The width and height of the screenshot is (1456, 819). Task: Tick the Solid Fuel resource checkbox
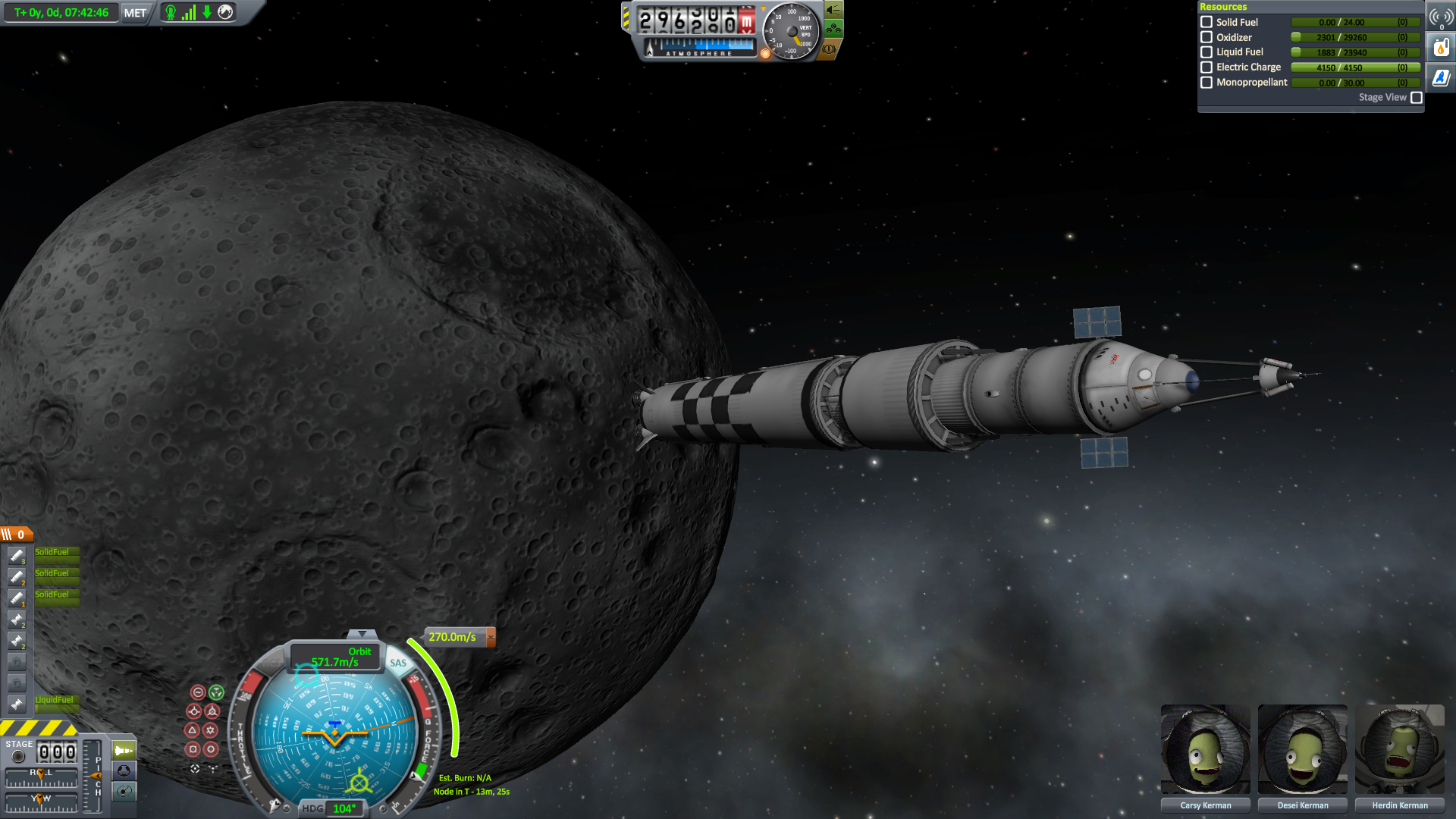tap(1206, 22)
